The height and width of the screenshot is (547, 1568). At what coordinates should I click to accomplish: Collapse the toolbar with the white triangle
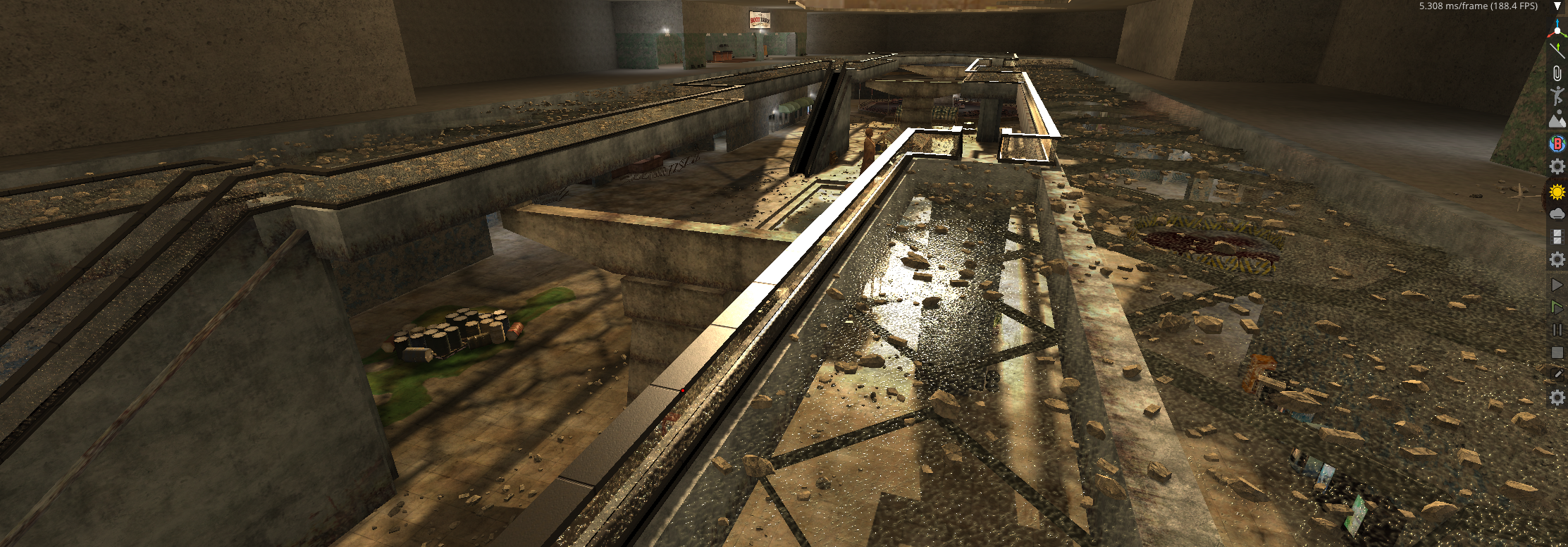coord(1557,6)
